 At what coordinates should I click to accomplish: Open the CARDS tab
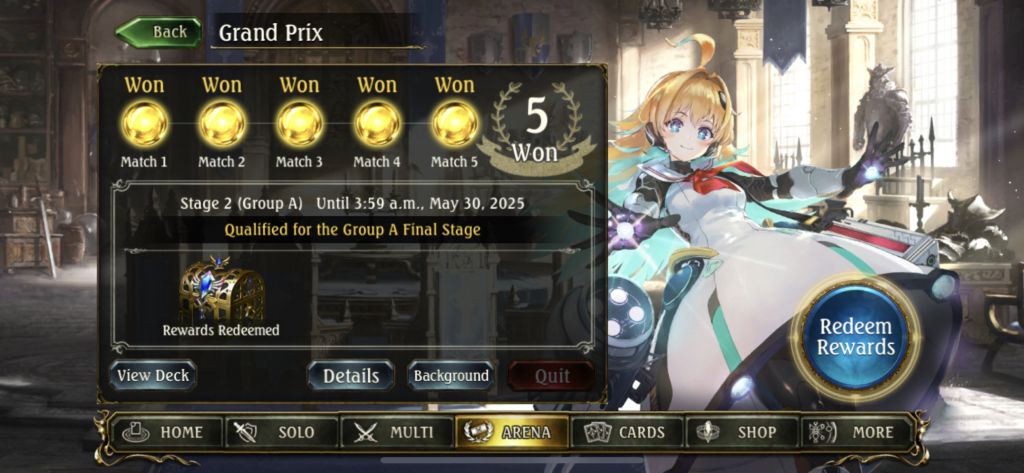[625, 432]
